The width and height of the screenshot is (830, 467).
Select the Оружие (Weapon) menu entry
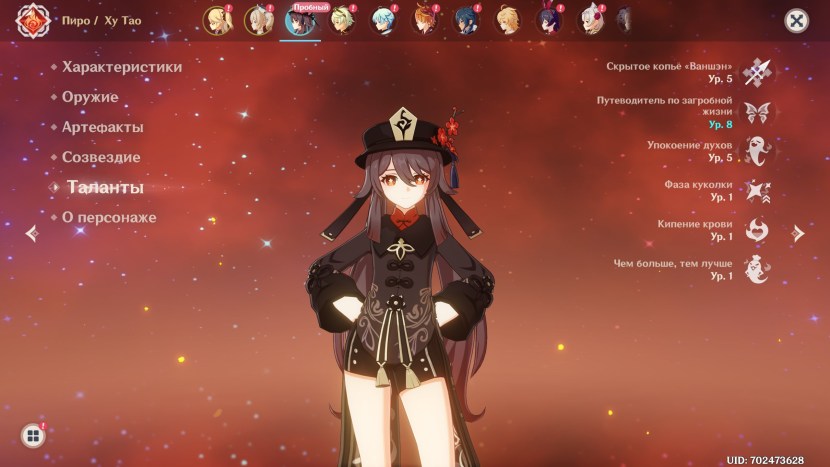[x=90, y=97]
